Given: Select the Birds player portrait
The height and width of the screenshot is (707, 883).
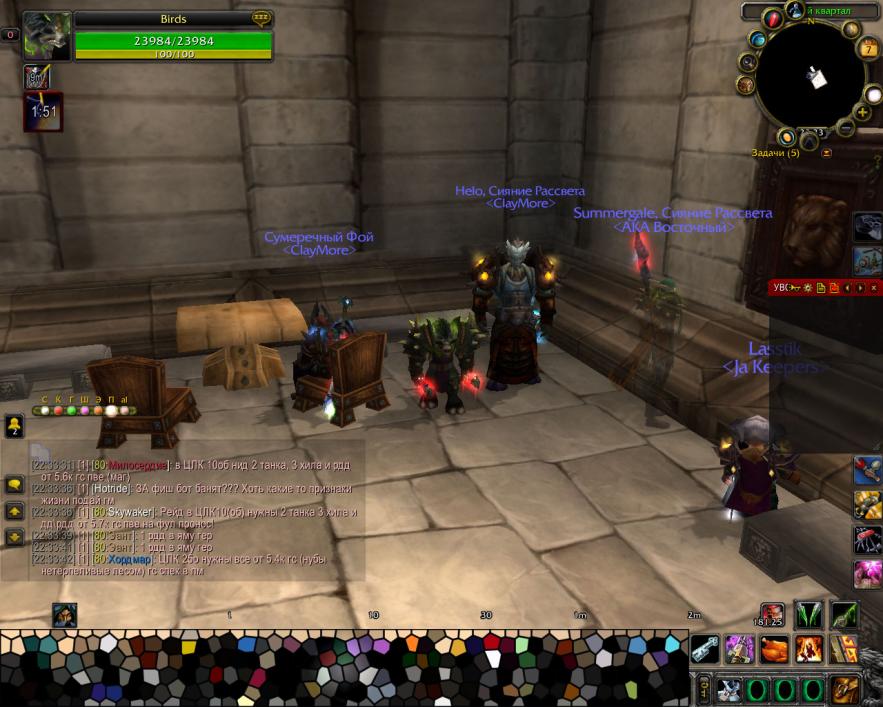Looking at the screenshot, I should pos(47,36).
